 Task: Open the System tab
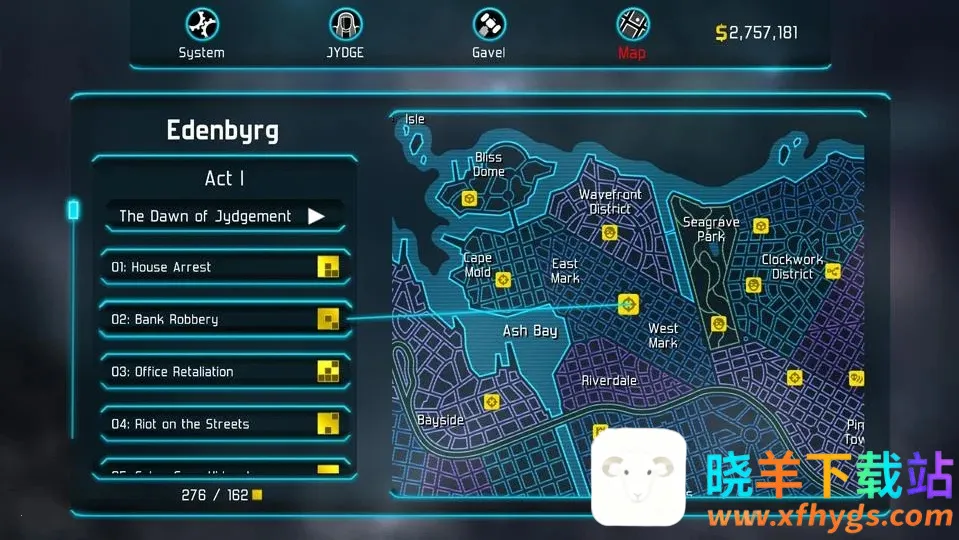click(201, 33)
